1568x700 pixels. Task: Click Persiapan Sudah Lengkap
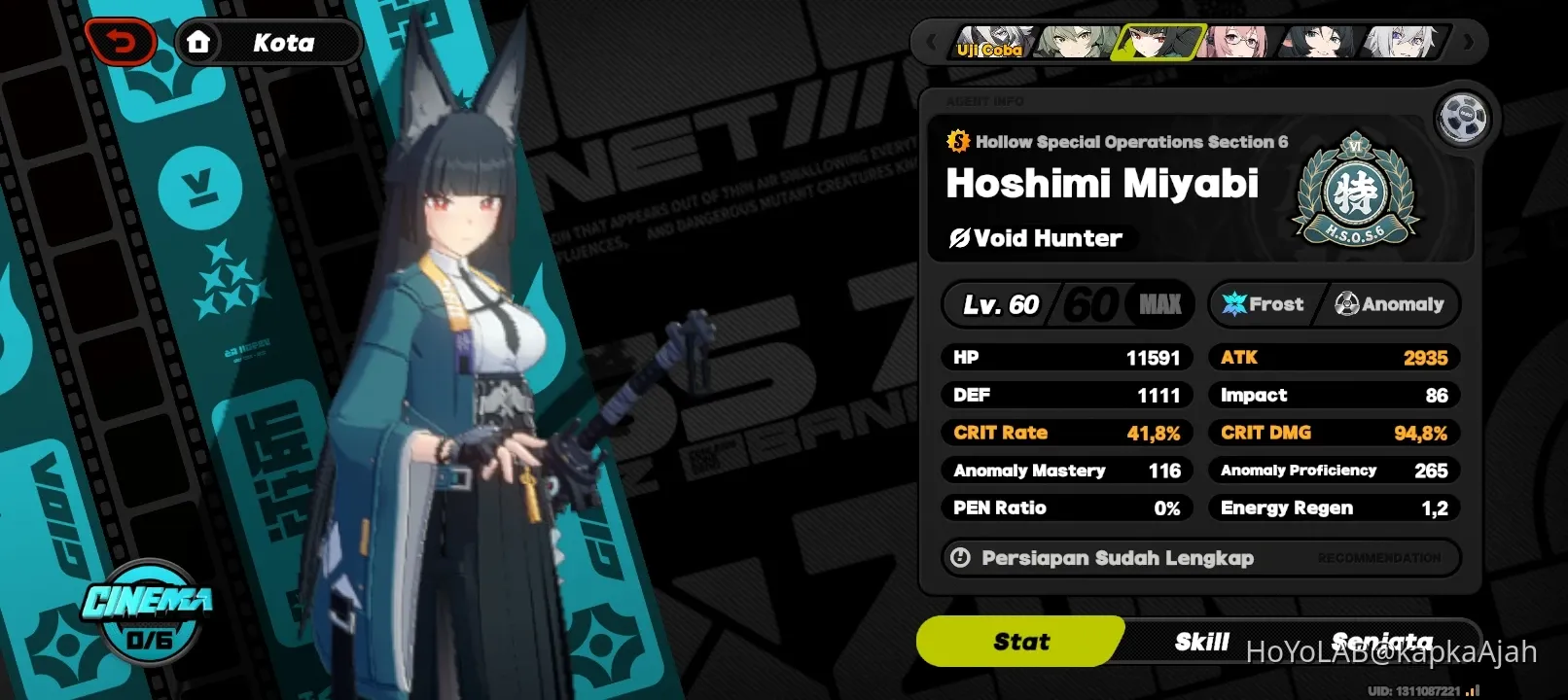click(1117, 557)
